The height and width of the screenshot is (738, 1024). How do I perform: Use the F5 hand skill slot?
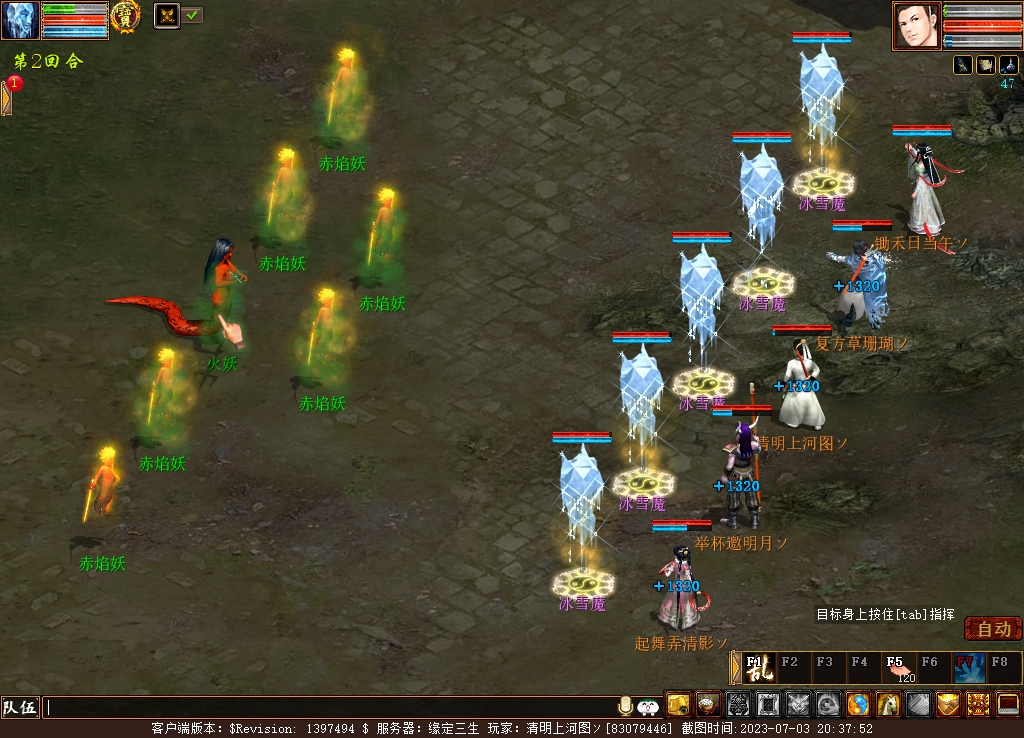(898, 667)
